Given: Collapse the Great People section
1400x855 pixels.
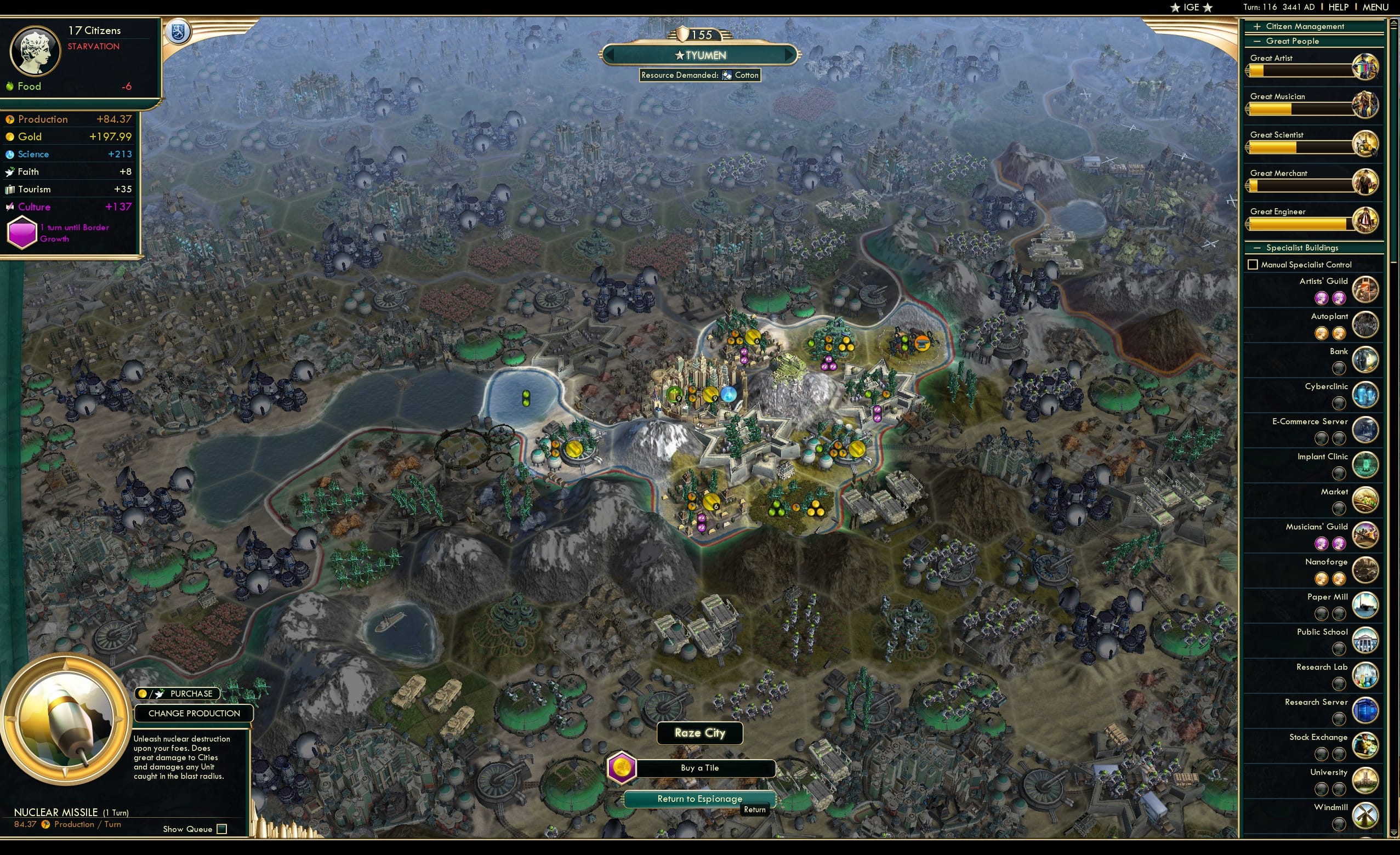Looking at the screenshot, I should pyautogui.click(x=1257, y=41).
